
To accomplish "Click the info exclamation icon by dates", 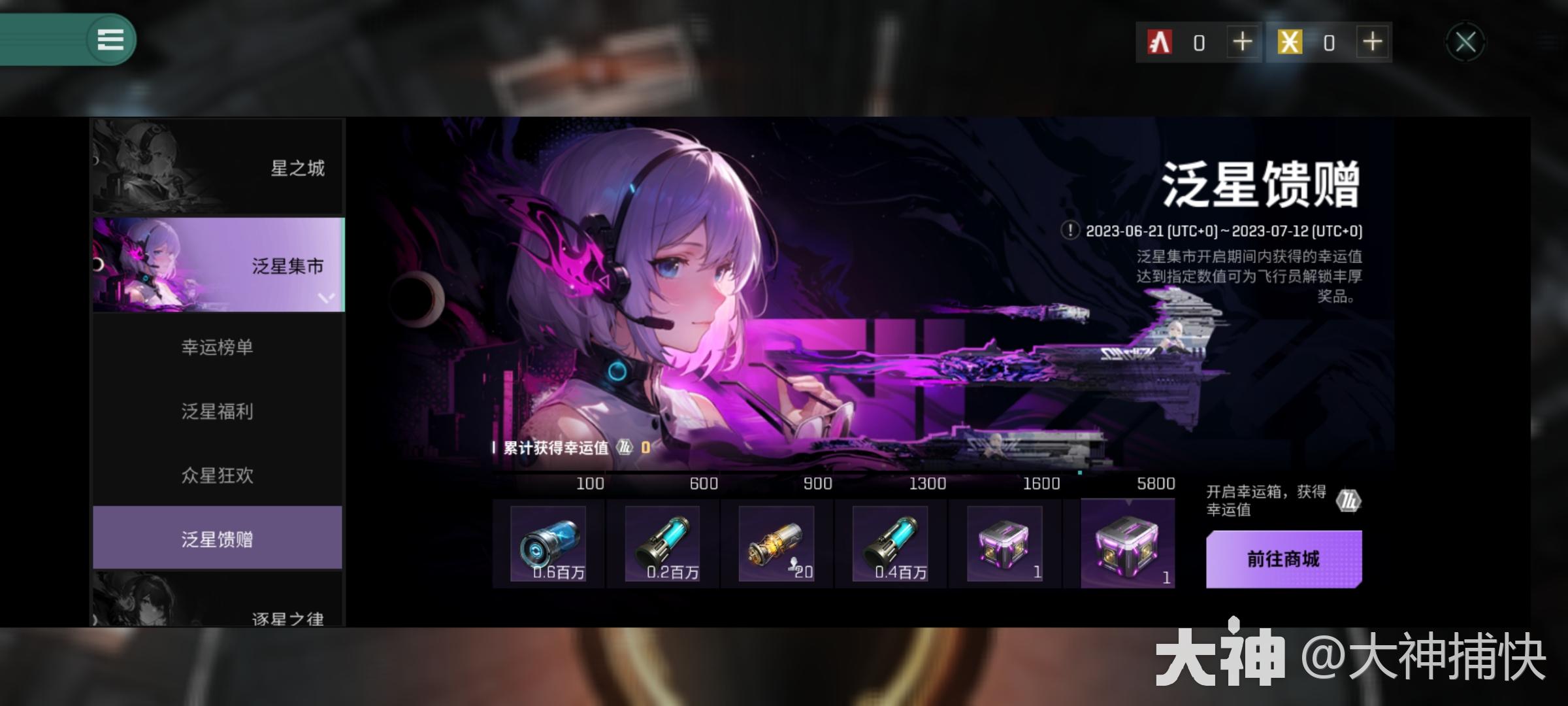I will [x=1070, y=231].
